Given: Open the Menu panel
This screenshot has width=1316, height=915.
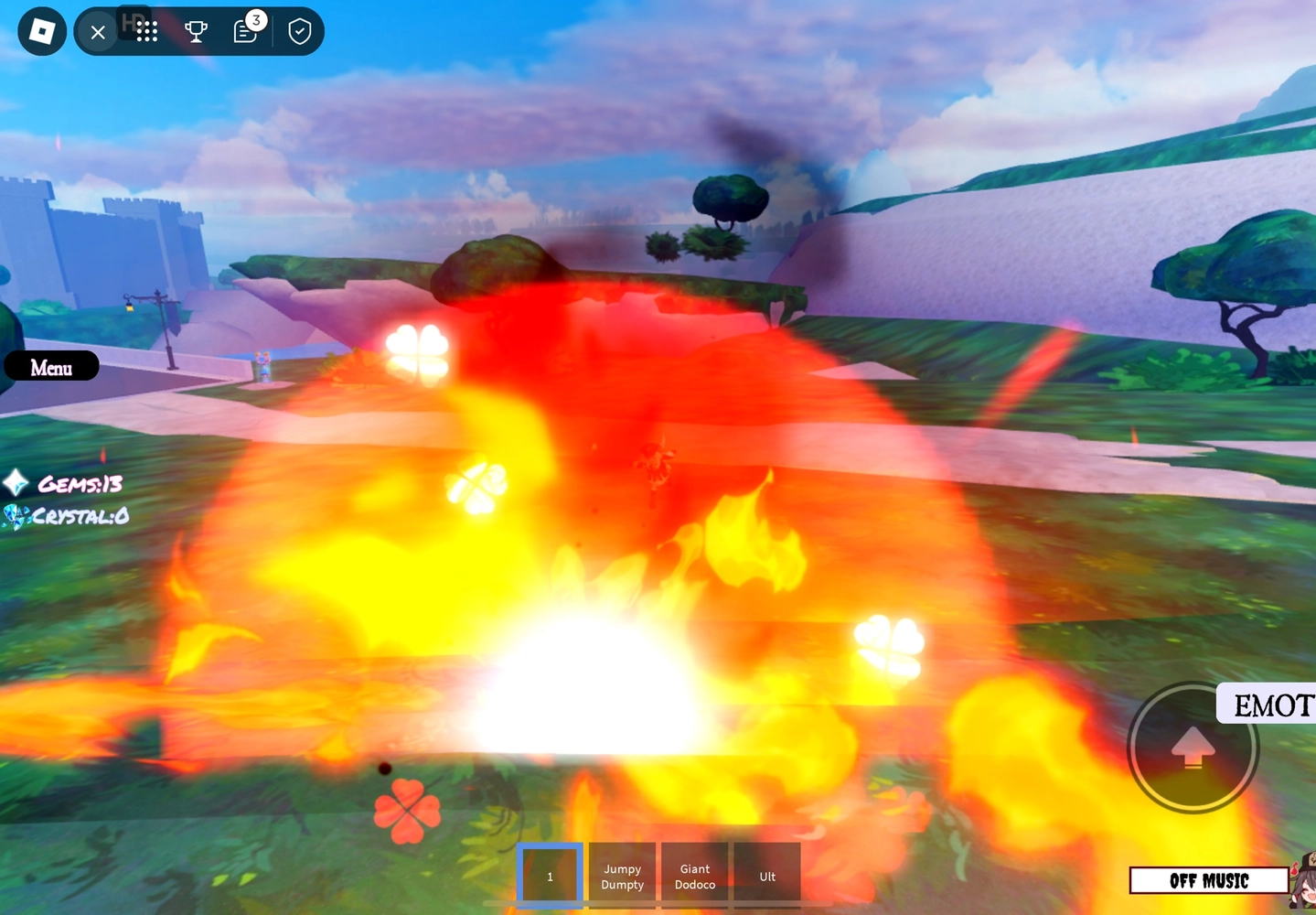Looking at the screenshot, I should [x=51, y=367].
